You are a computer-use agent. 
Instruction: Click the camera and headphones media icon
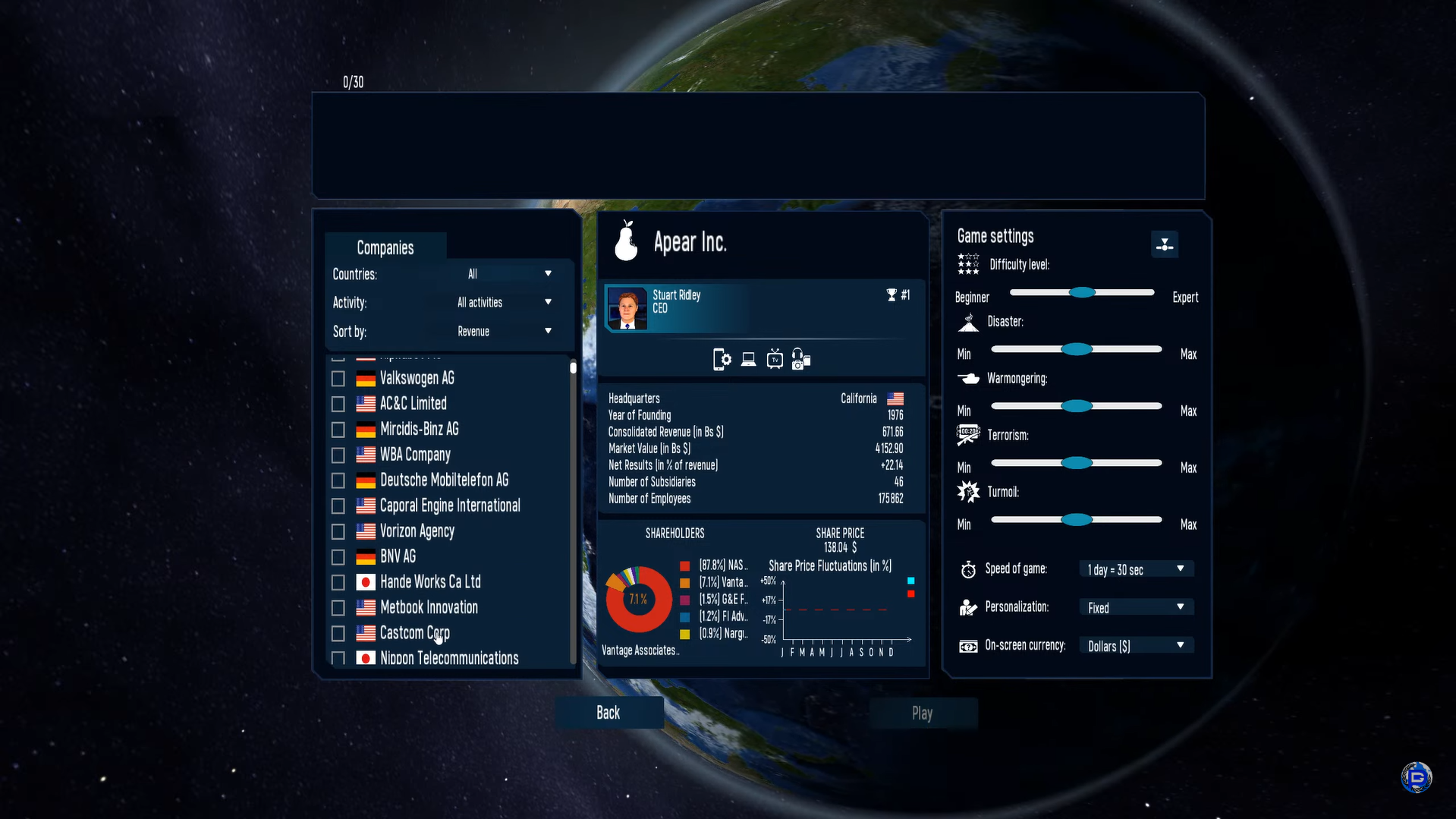tap(801, 358)
